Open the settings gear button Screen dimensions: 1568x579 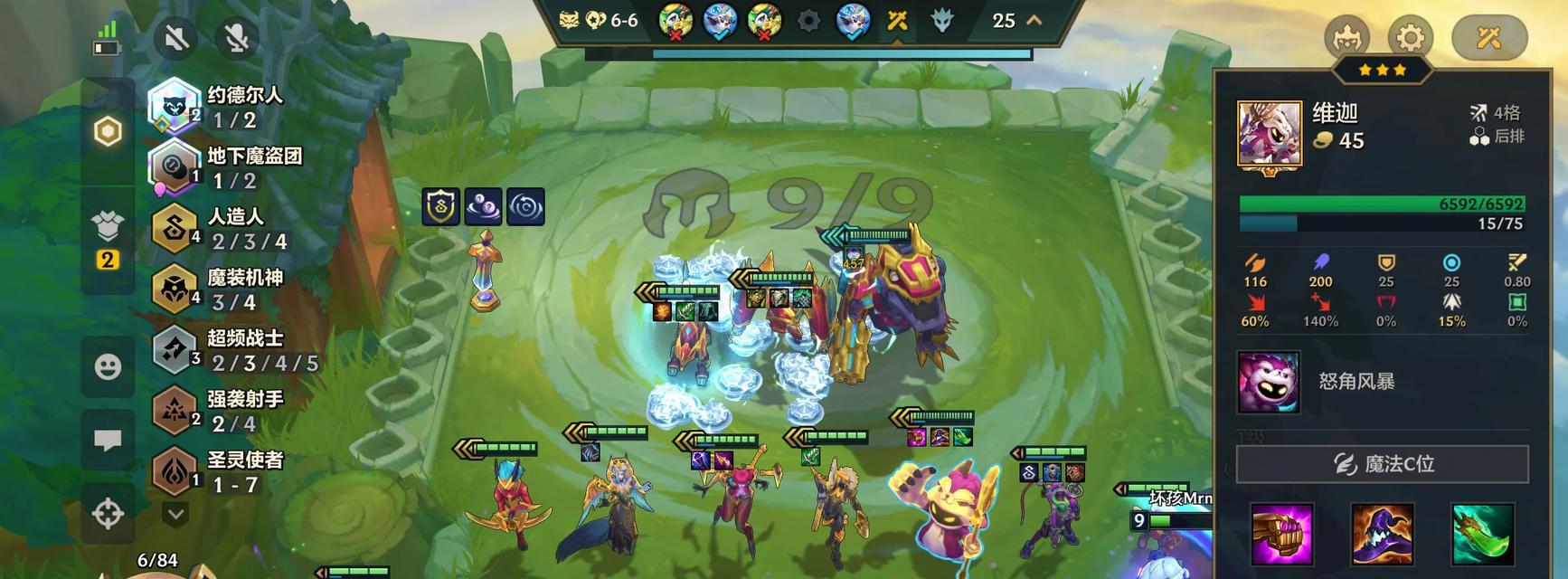point(1410,38)
